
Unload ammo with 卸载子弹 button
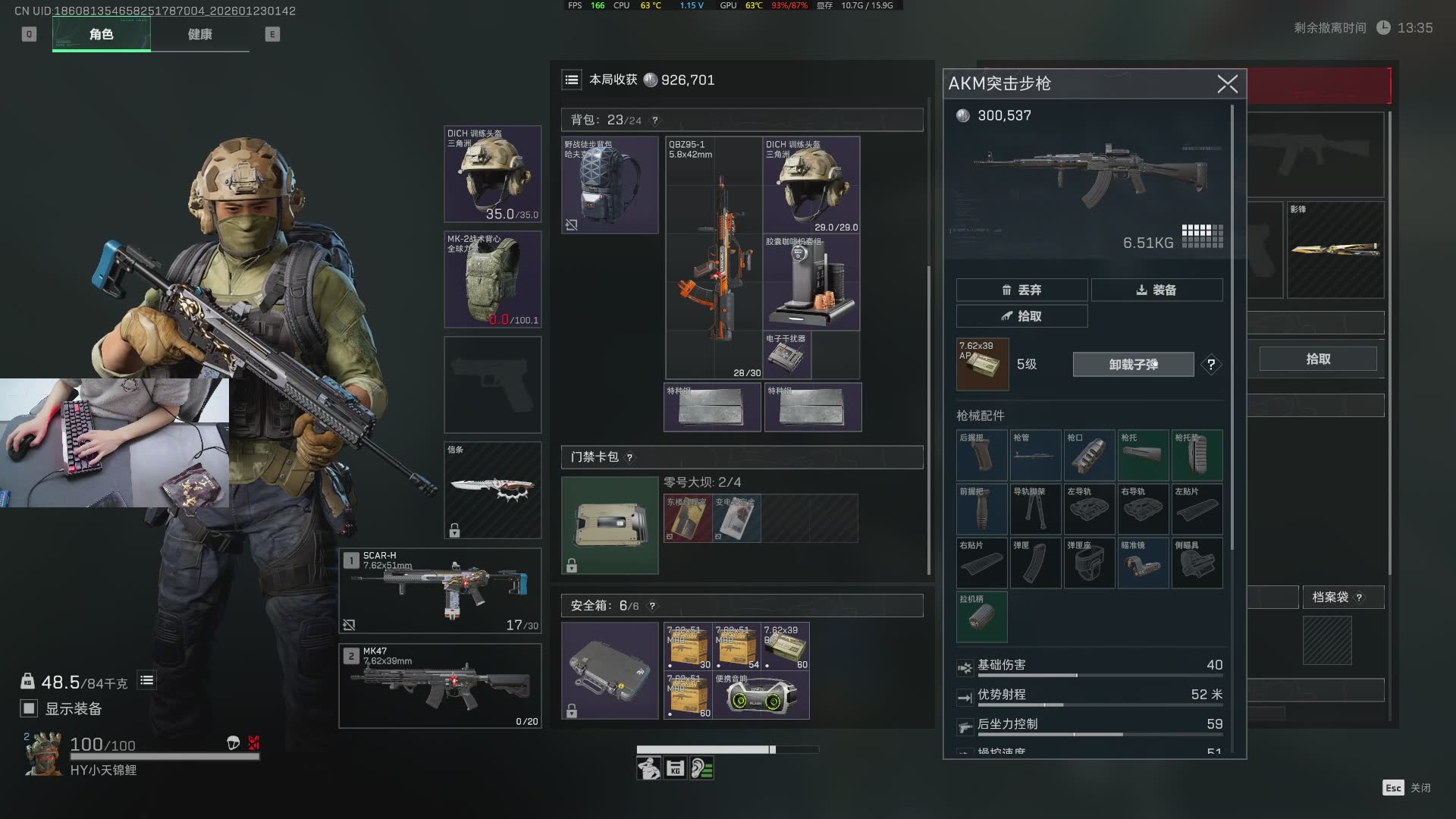[1133, 365]
